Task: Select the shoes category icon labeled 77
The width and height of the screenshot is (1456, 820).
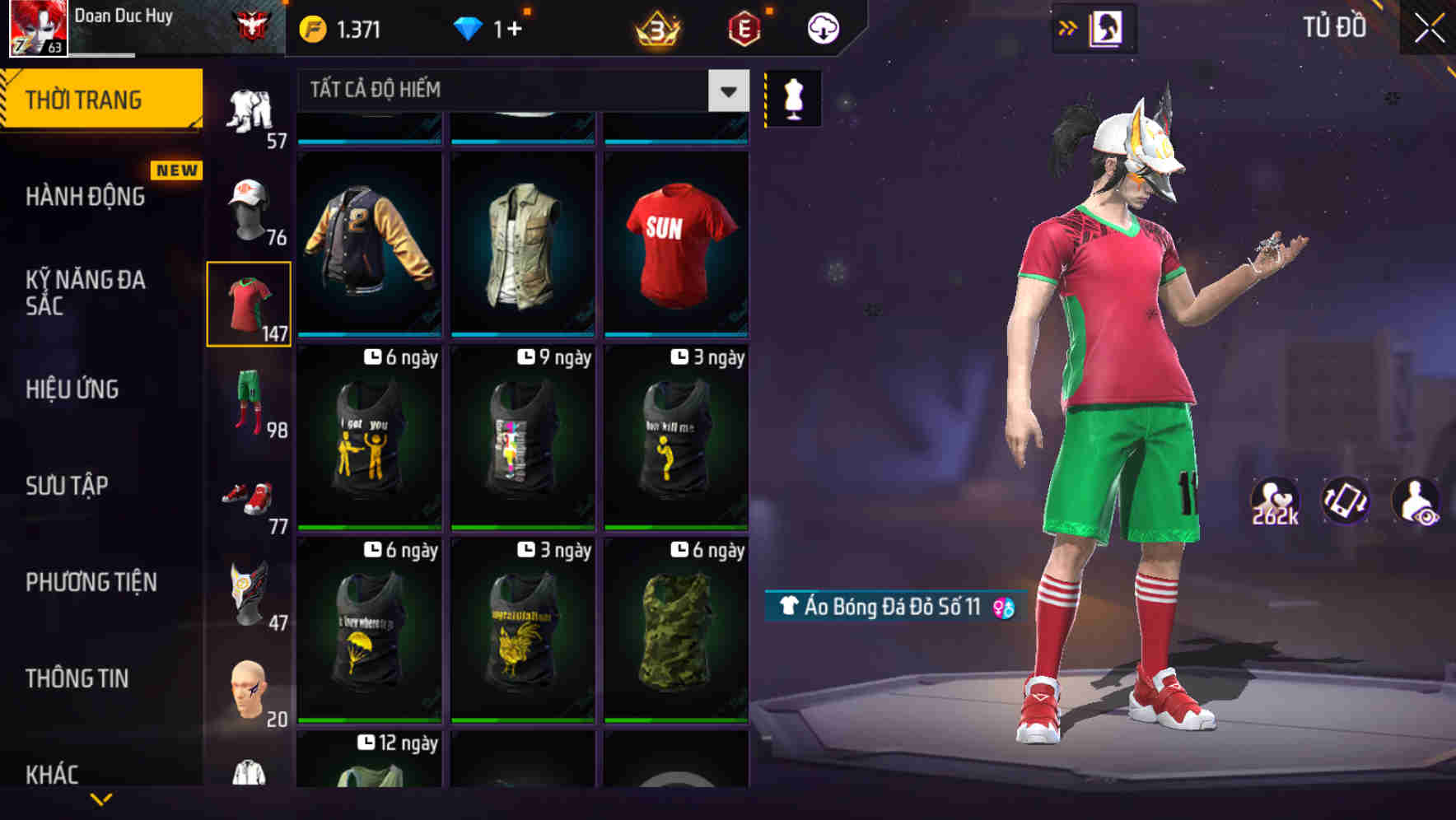Action: [x=248, y=495]
